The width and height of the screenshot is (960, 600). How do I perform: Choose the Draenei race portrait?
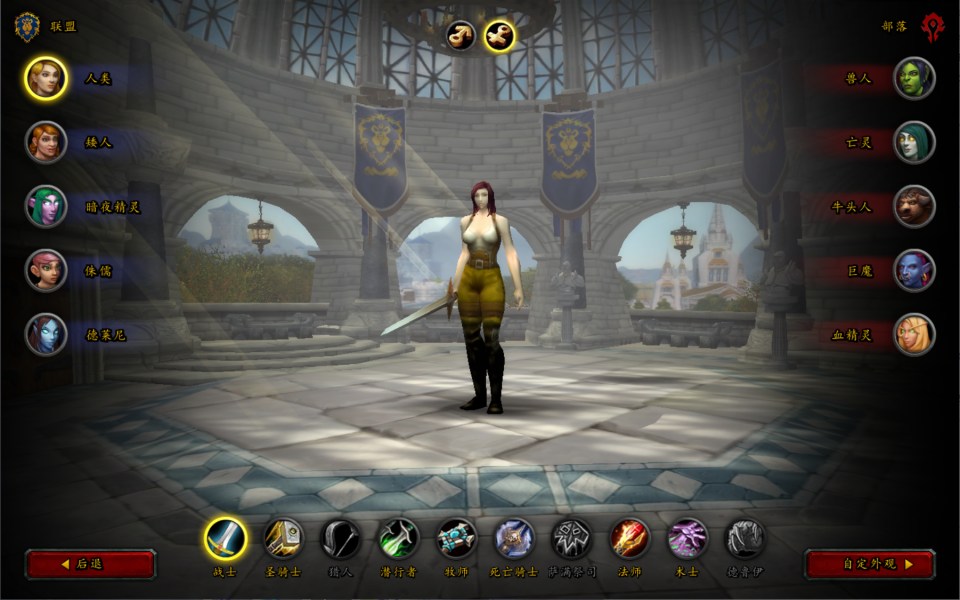click(x=46, y=334)
